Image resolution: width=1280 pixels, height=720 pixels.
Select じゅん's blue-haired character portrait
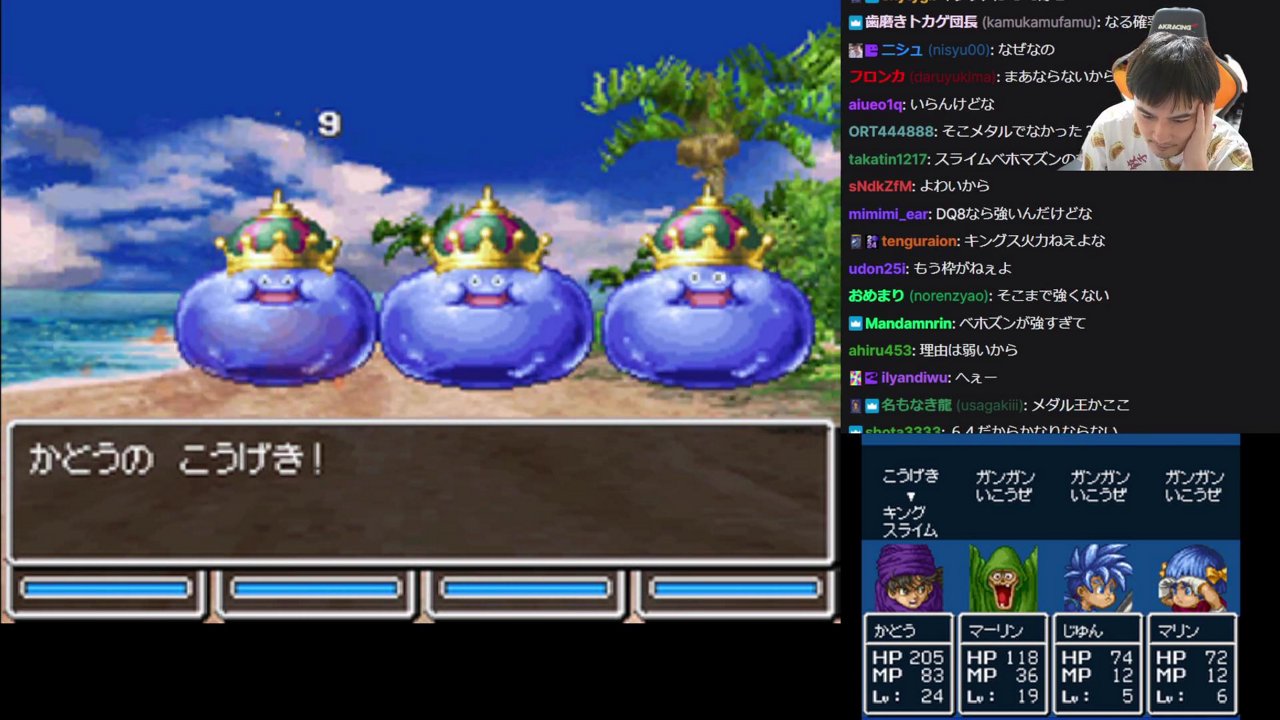1097,578
